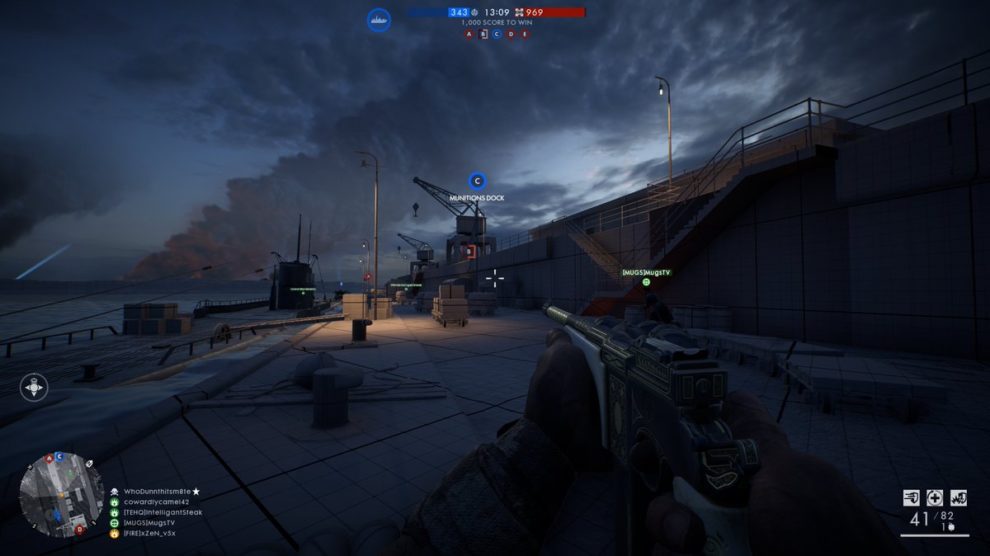Select flag E in the top objective row
The height and width of the screenshot is (556, 990).
524,34
